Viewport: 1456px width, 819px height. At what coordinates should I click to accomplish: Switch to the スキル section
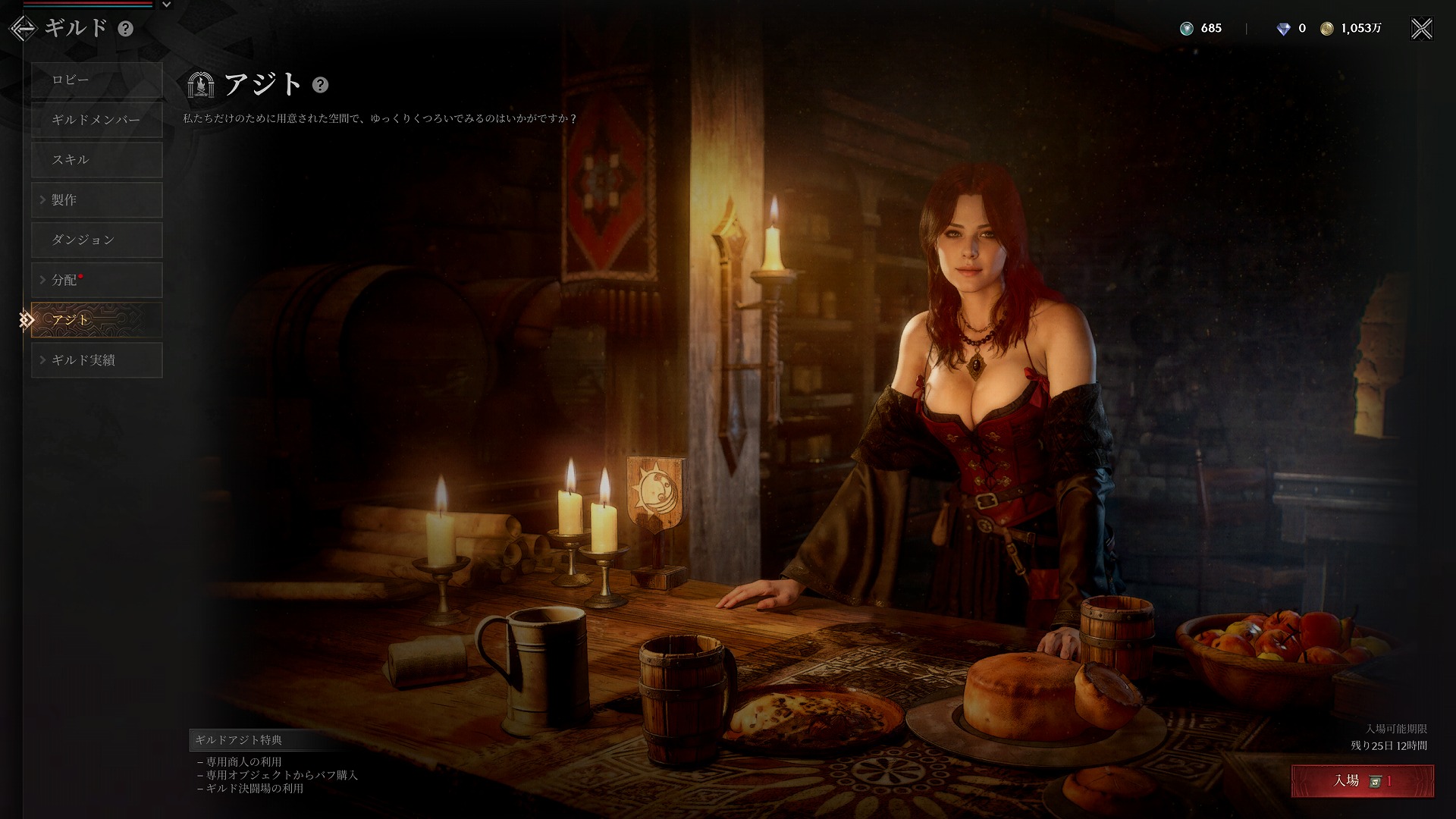tap(97, 160)
